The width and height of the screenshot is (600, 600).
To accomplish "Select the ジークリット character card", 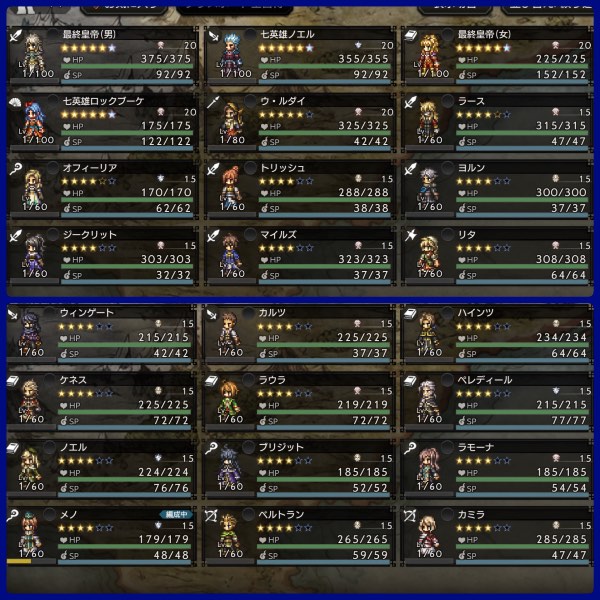I will click(x=102, y=252).
